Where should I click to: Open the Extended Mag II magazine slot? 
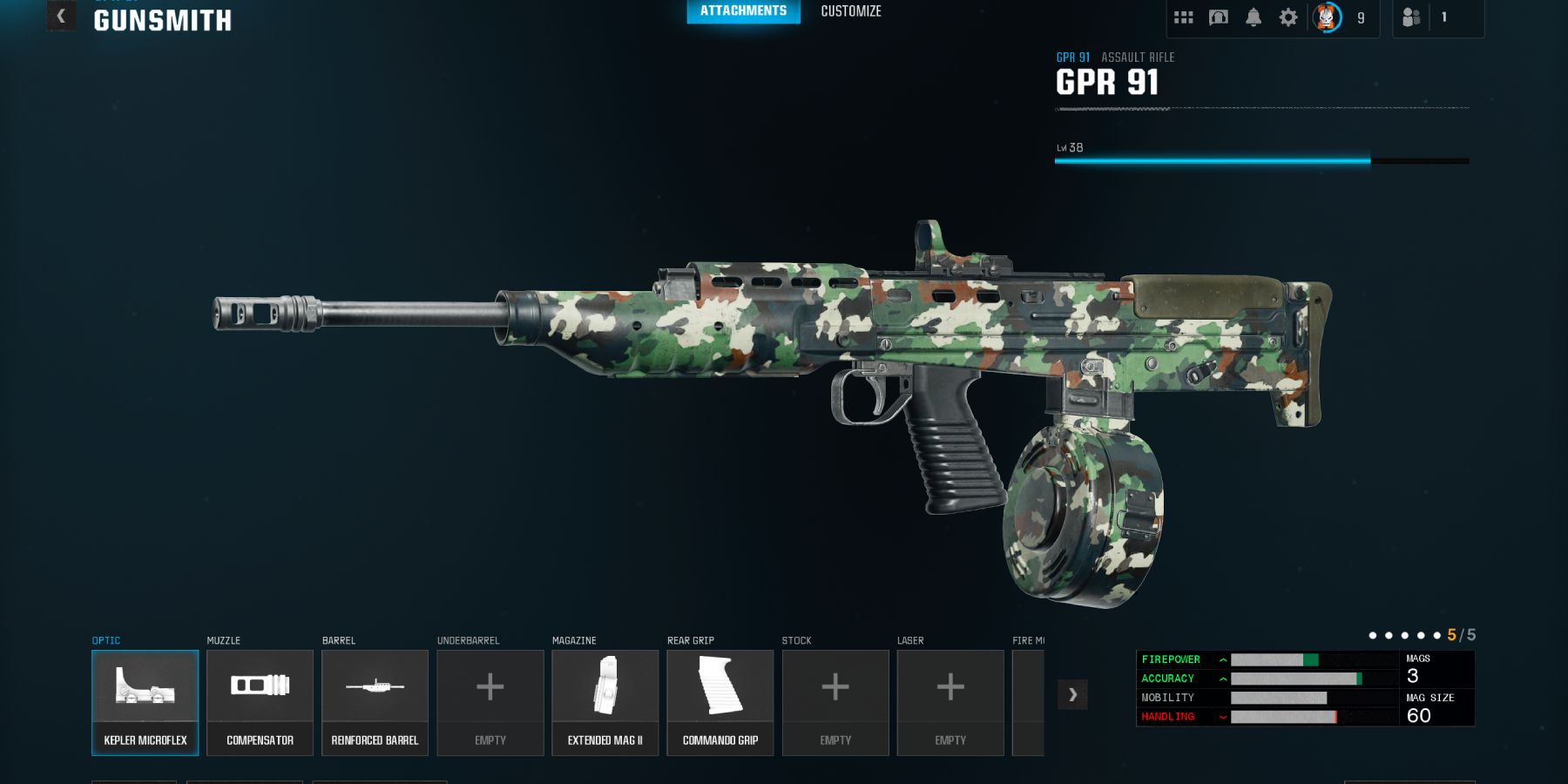605,702
